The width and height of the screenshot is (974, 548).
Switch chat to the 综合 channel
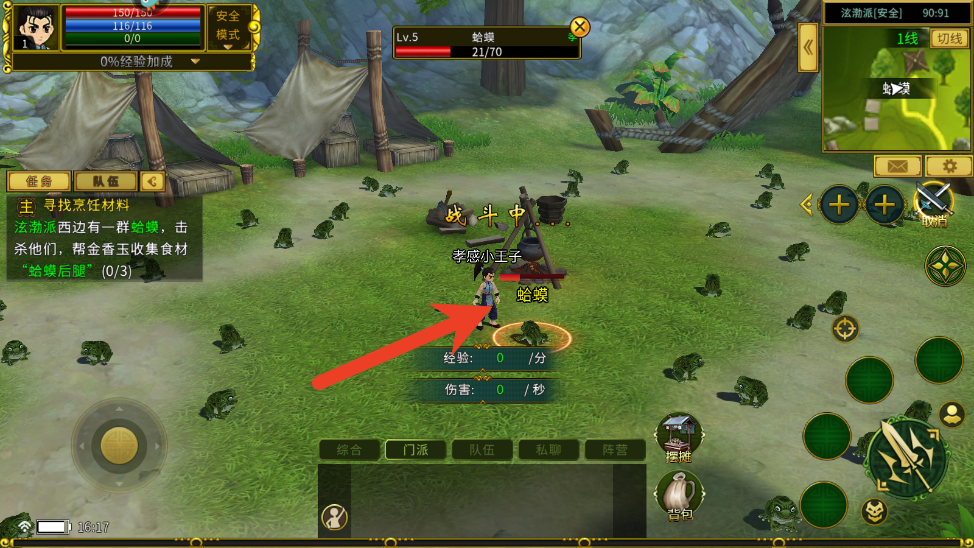pos(349,450)
